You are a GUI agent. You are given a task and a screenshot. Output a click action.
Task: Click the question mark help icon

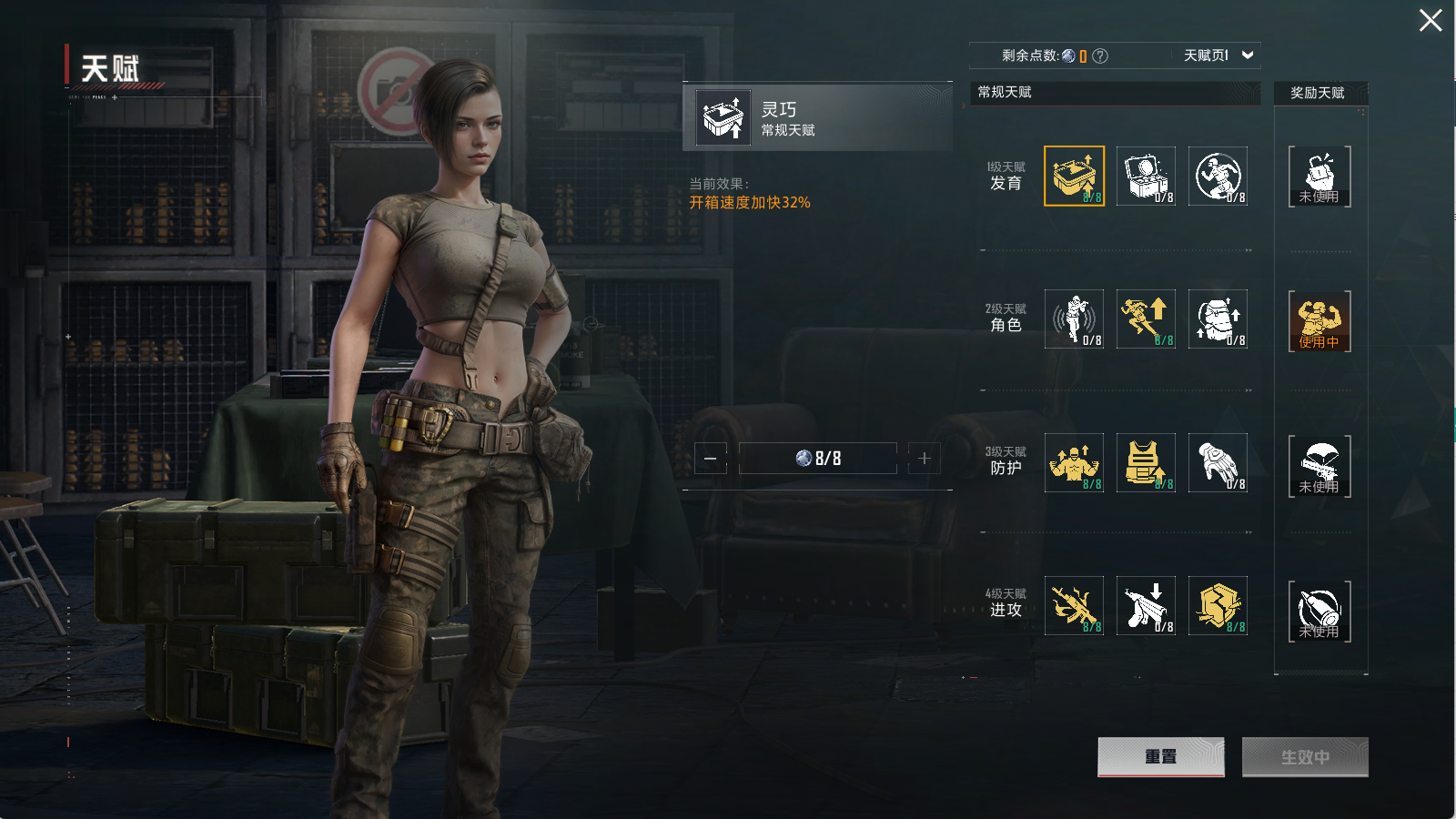click(x=1100, y=56)
